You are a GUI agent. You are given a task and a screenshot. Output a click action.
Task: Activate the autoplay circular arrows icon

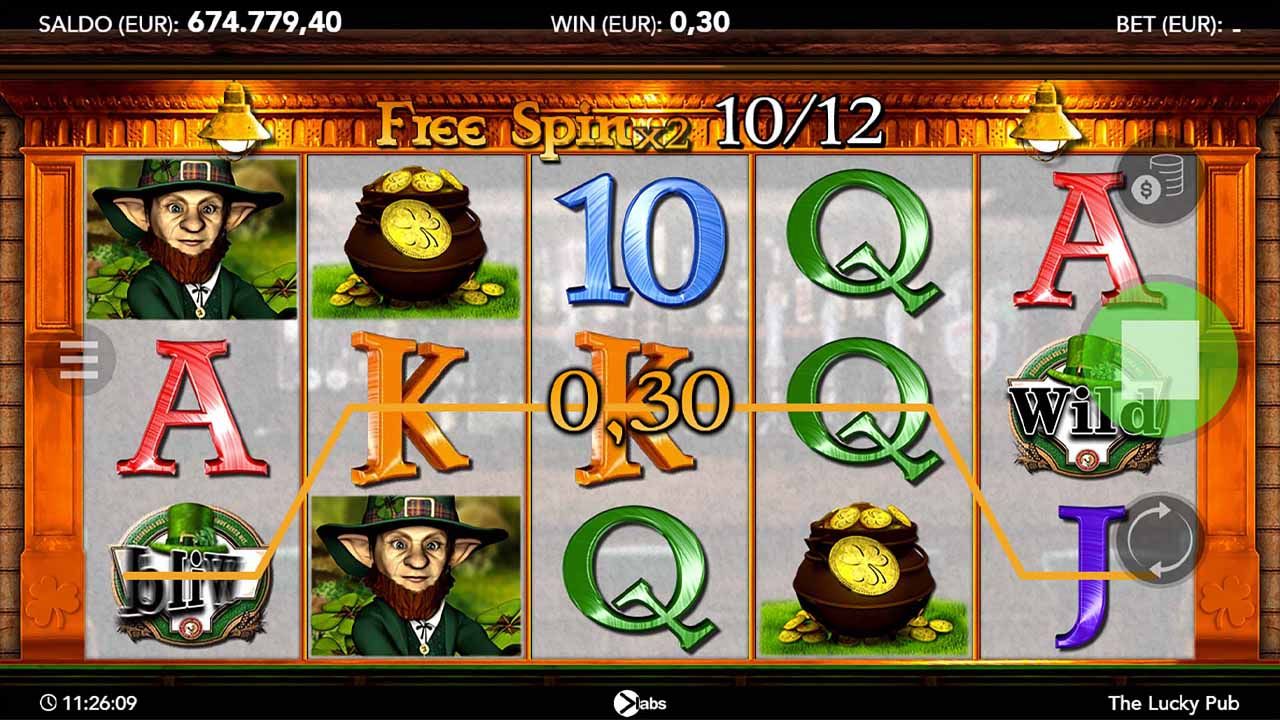(1163, 537)
